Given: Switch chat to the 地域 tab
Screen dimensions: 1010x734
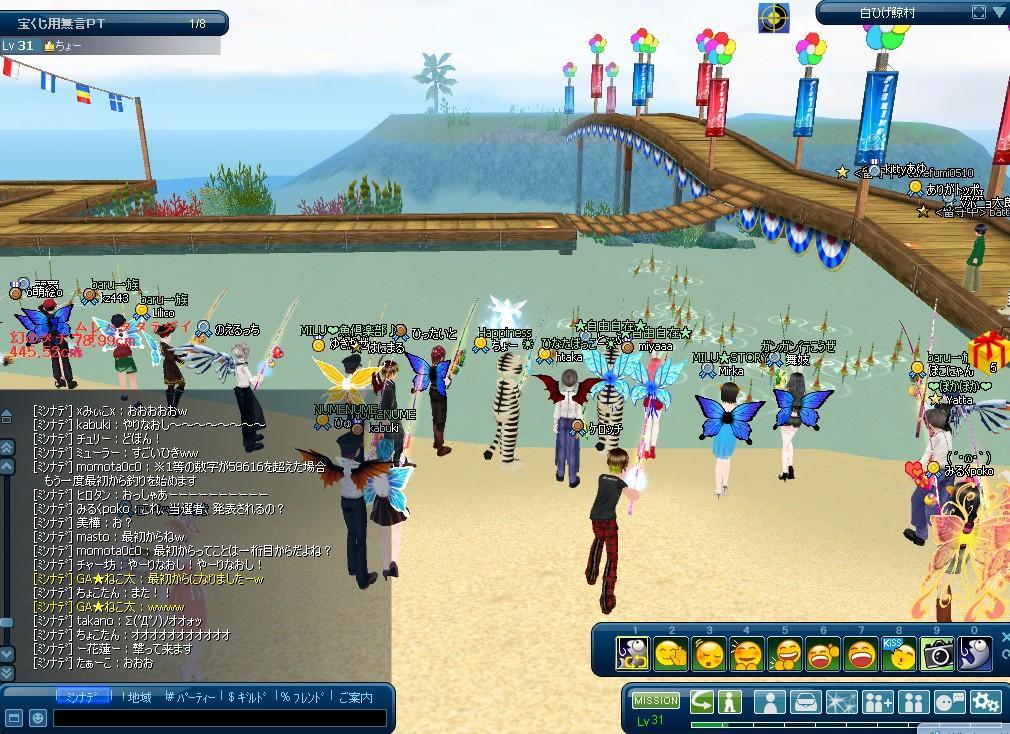Looking at the screenshot, I should tap(135, 697).
